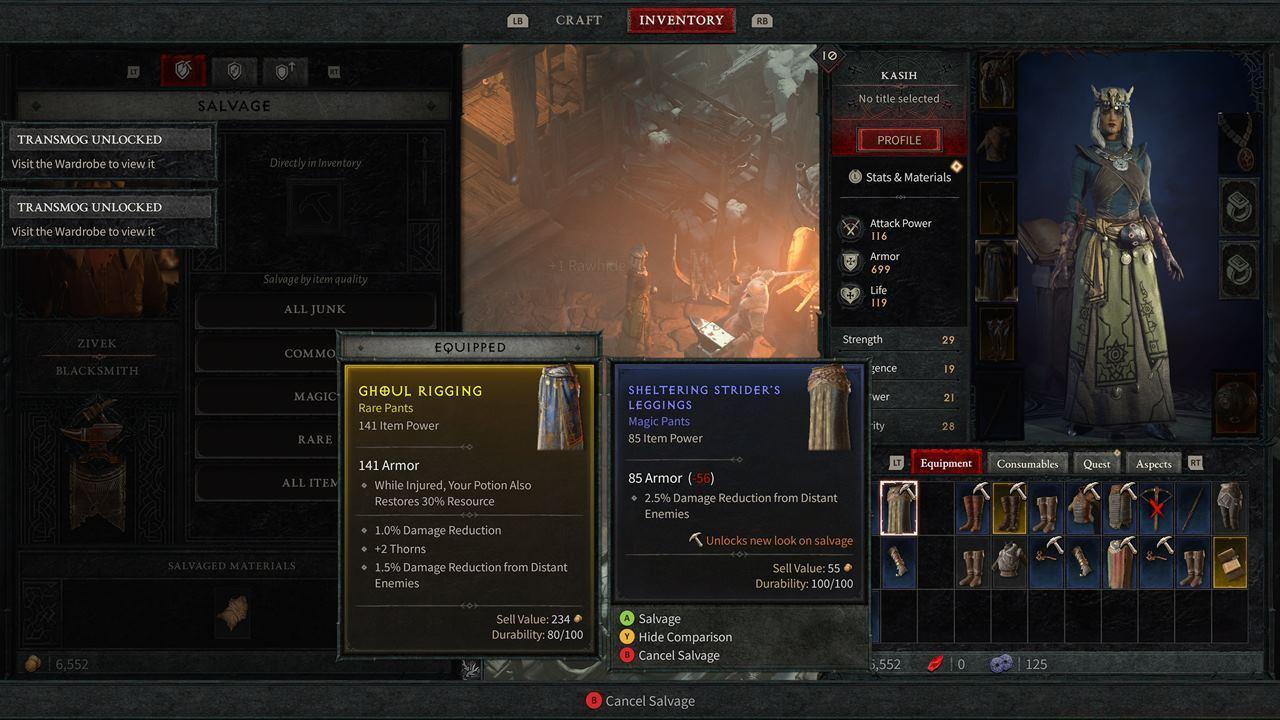Open the Craft tab
1280x720 pixels.
(578, 20)
